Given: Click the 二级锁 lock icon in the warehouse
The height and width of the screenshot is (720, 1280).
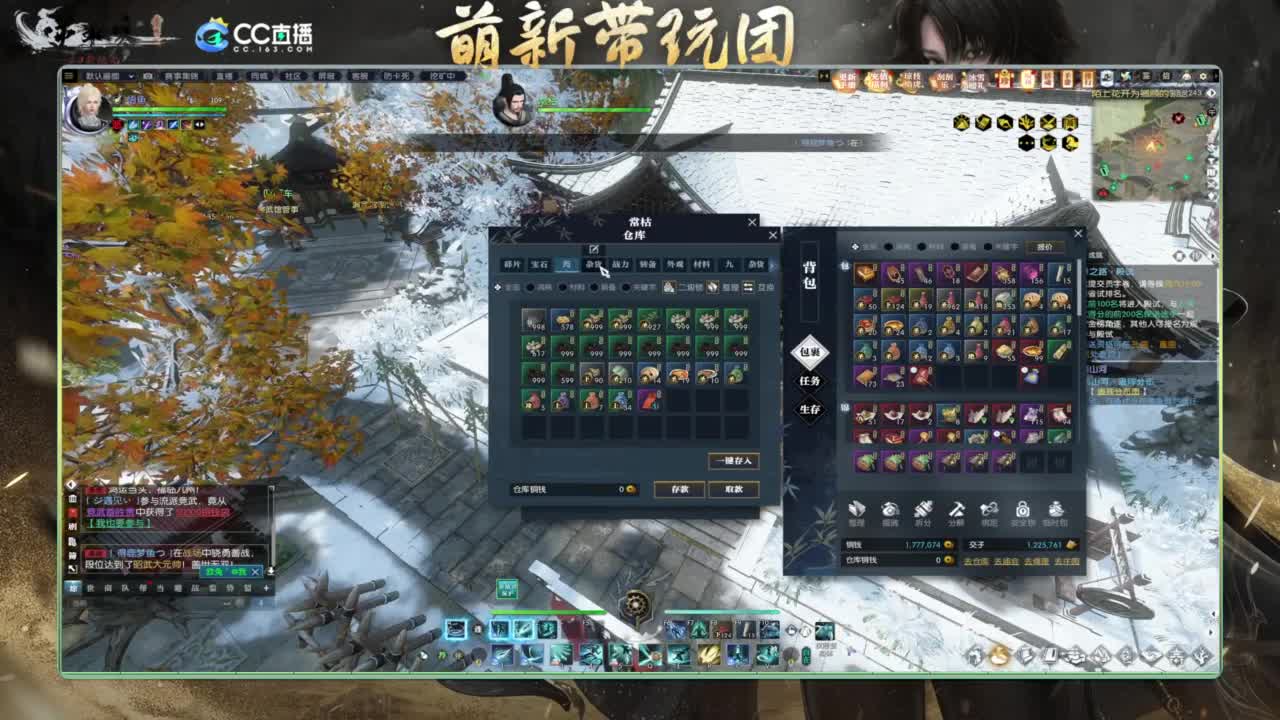Looking at the screenshot, I should 668,289.
